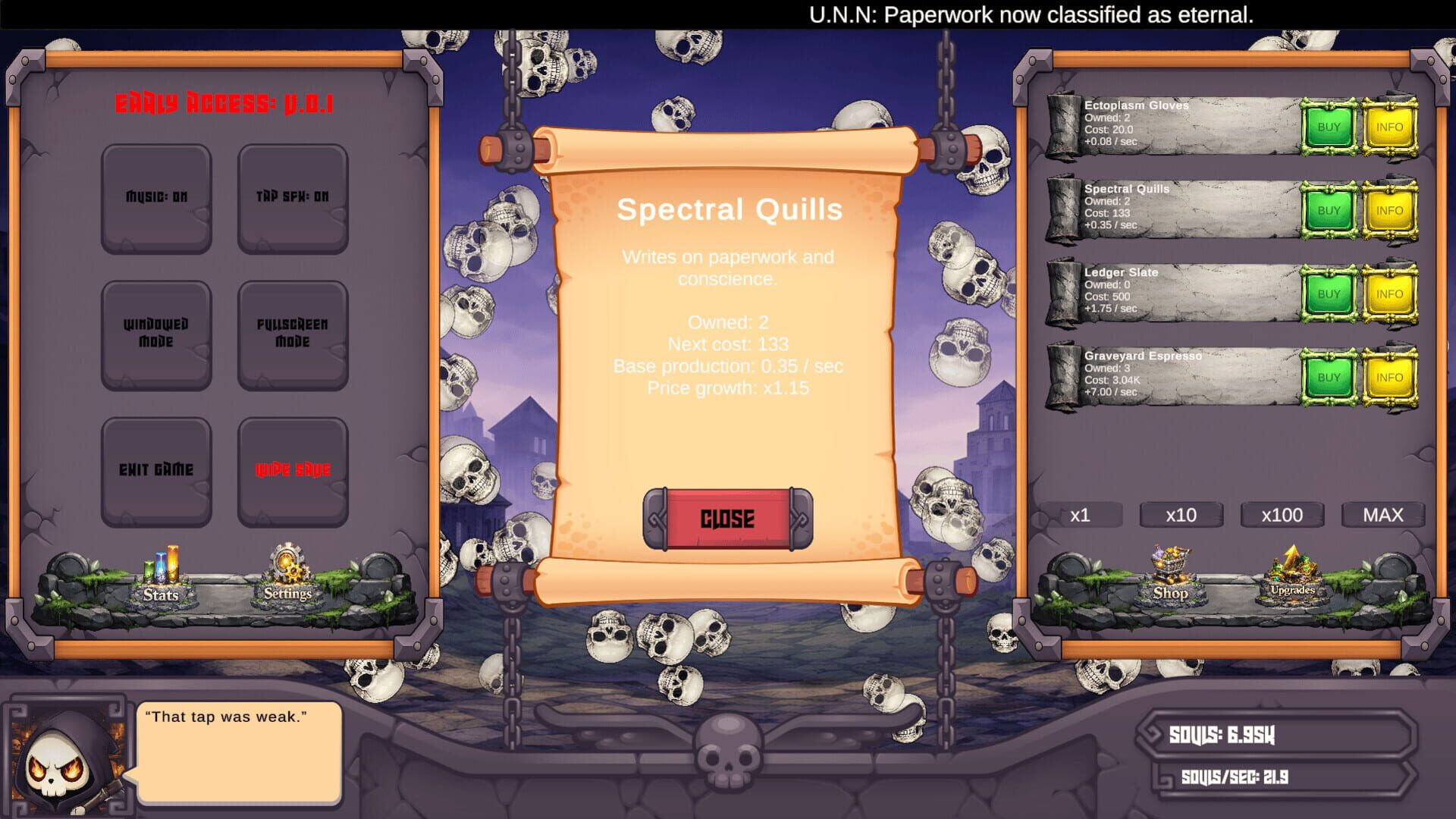Switch to Windowed Mode

pos(155,334)
